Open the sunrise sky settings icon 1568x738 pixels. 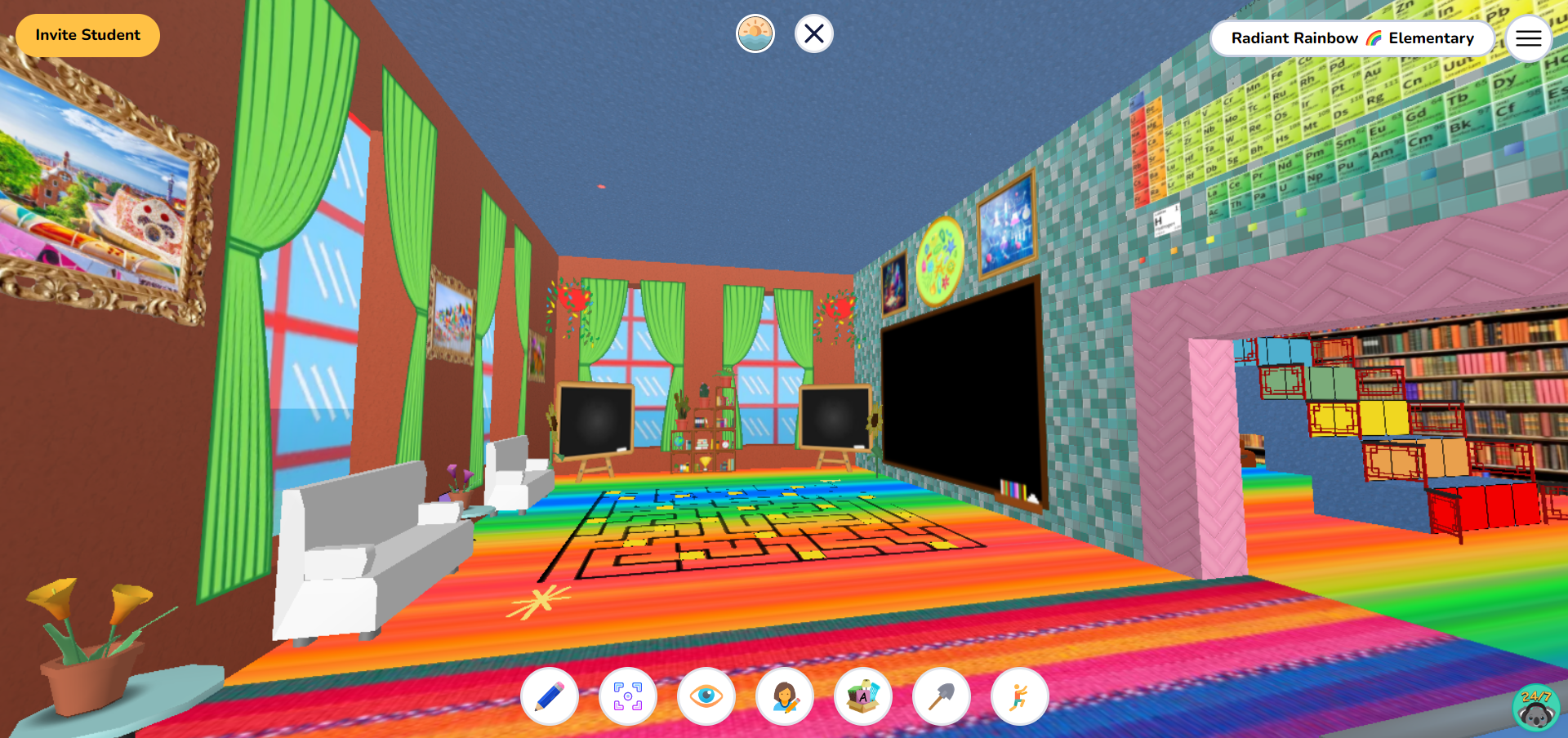(755, 33)
